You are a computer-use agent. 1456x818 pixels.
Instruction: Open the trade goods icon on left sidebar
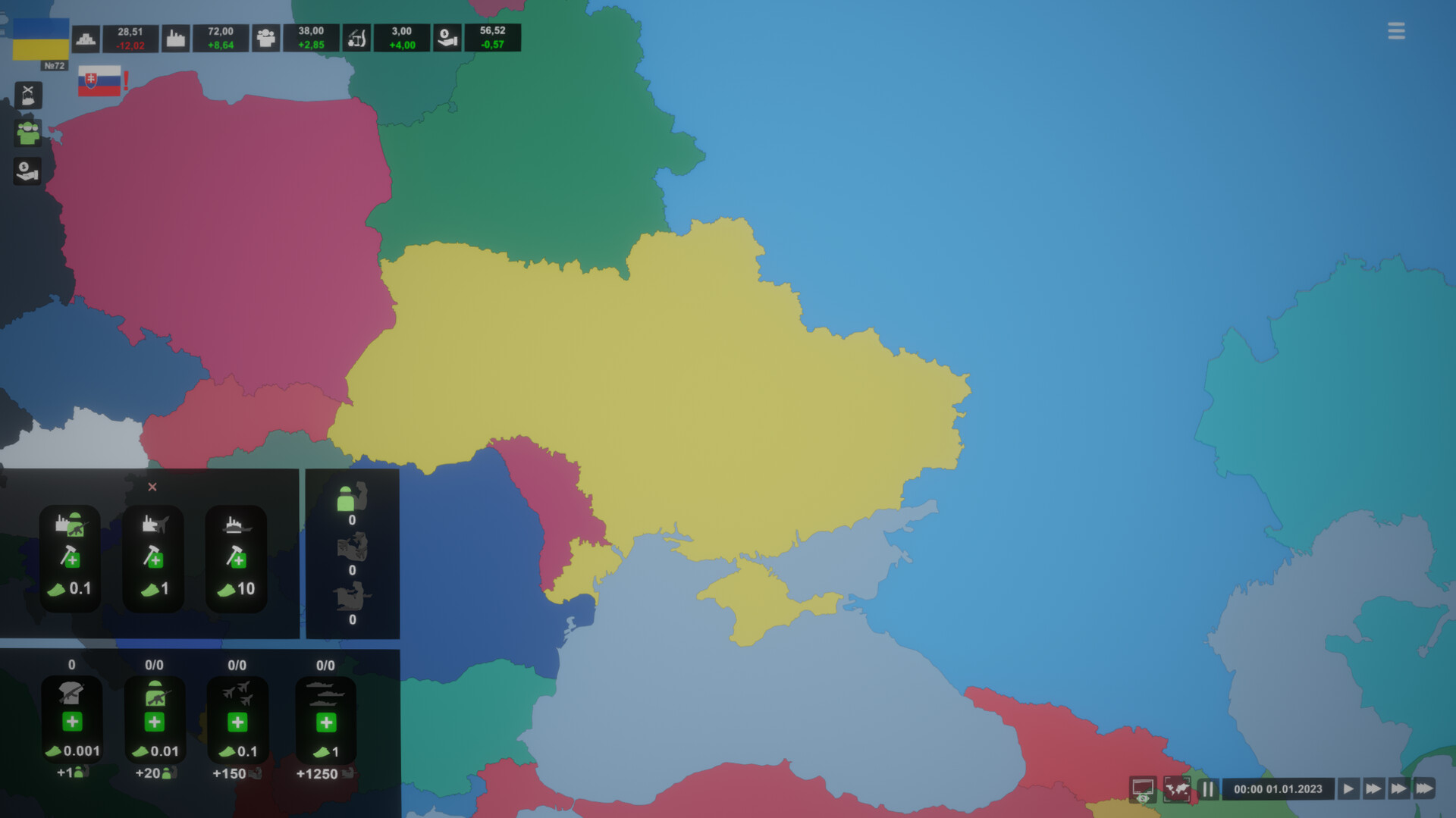click(x=28, y=95)
